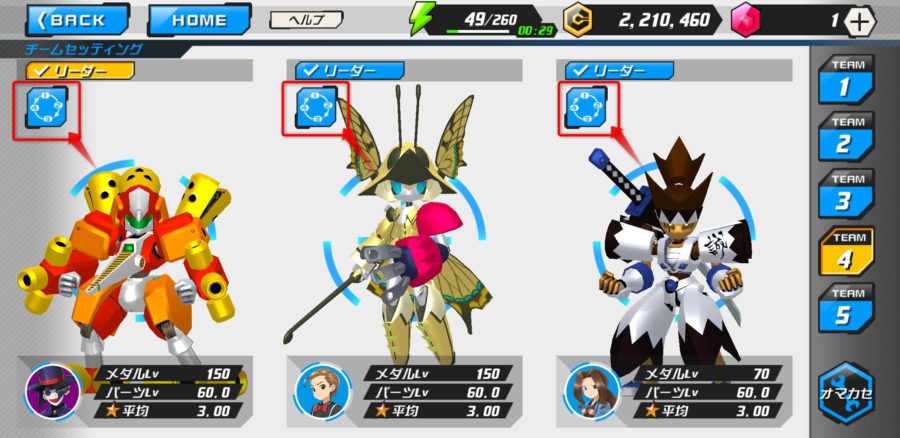The width and height of the screenshot is (900, 438).
Task: Set the butterfly robot as leader
Action: click(349, 70)
